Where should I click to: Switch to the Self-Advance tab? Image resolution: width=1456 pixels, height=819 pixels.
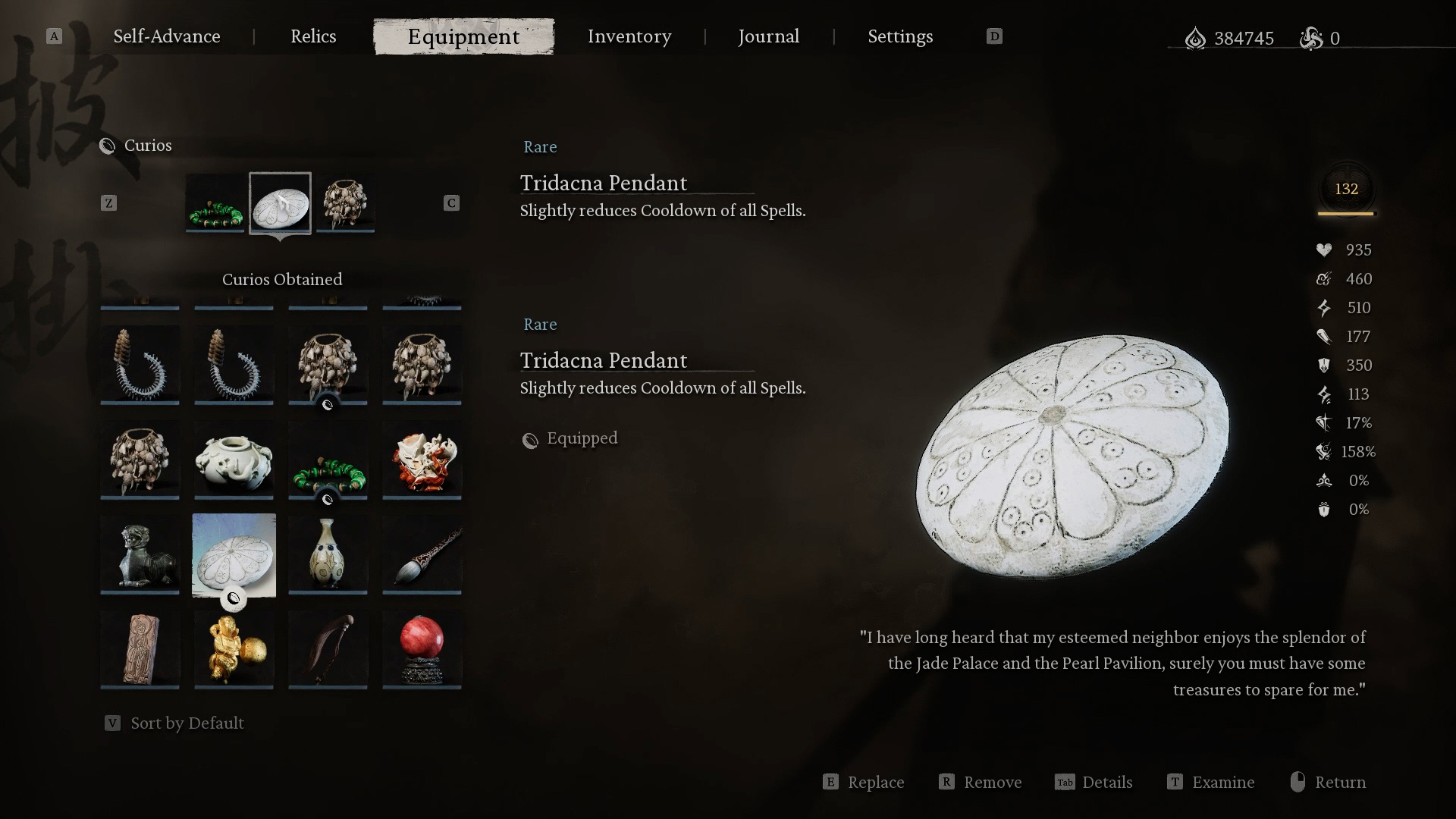pos(167,36)
